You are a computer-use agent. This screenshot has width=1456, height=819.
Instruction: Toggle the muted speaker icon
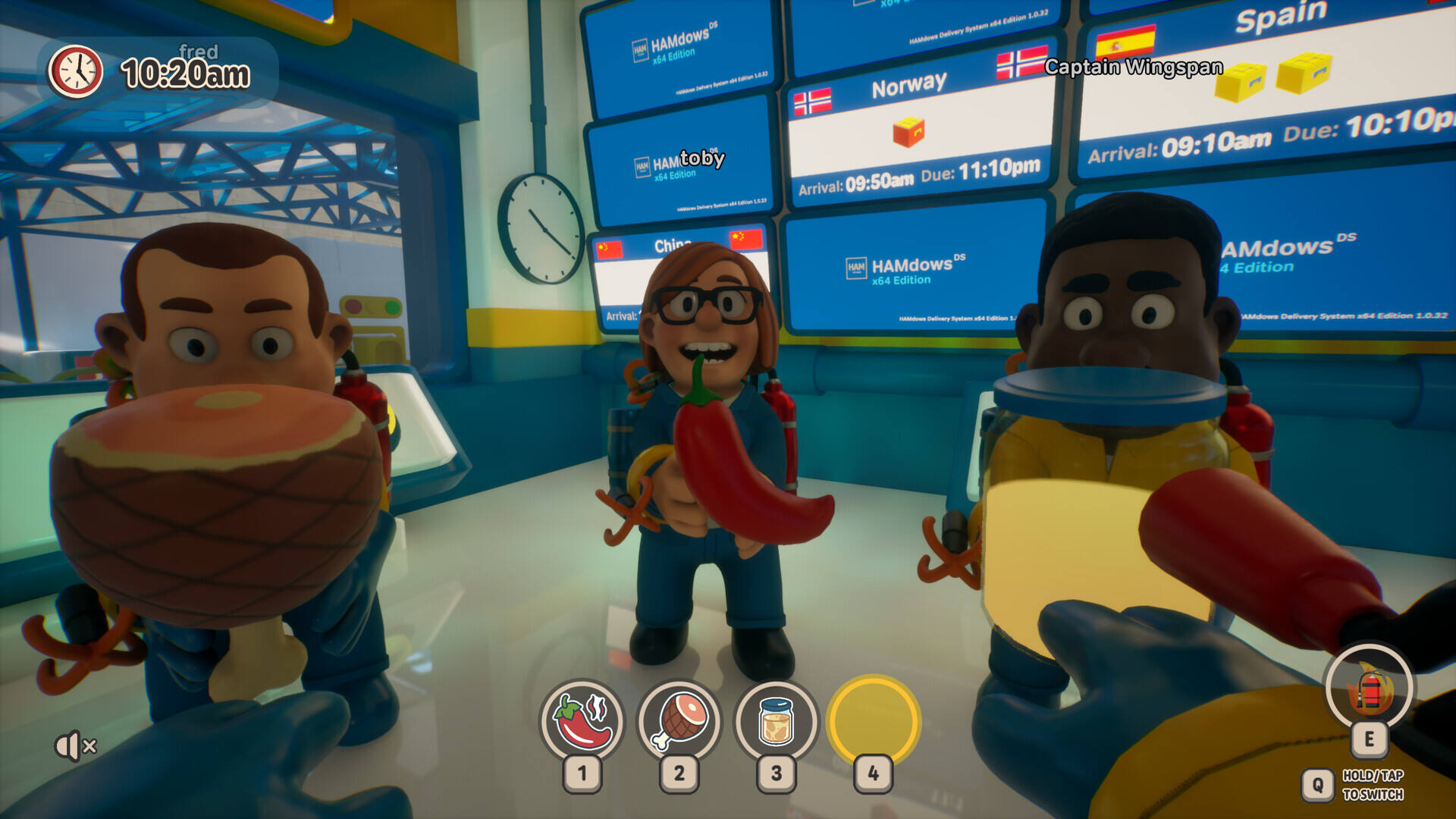click(x=75, y=746)
